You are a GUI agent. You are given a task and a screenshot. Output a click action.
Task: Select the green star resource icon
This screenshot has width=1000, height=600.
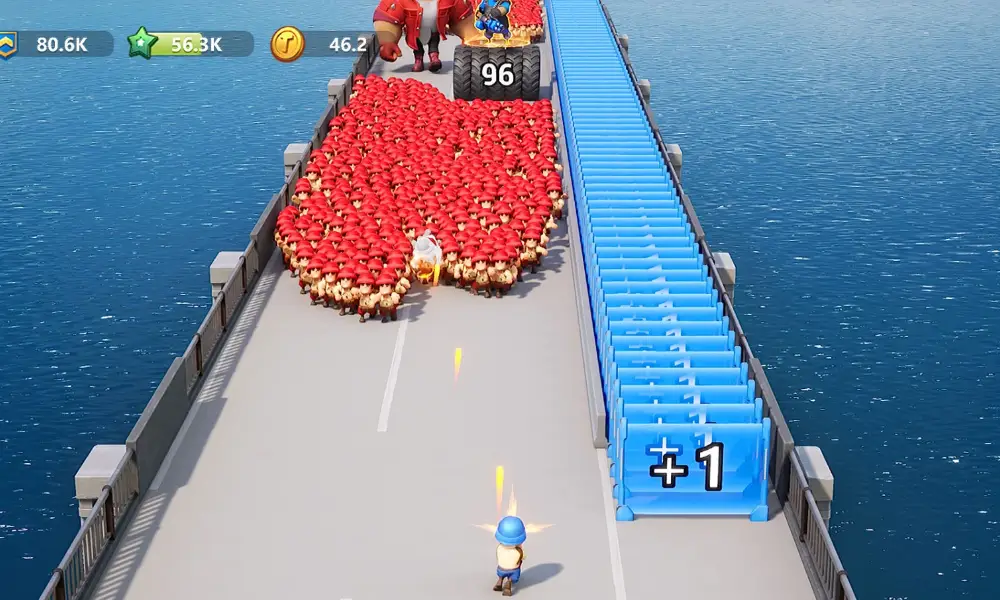pos(143,43)
